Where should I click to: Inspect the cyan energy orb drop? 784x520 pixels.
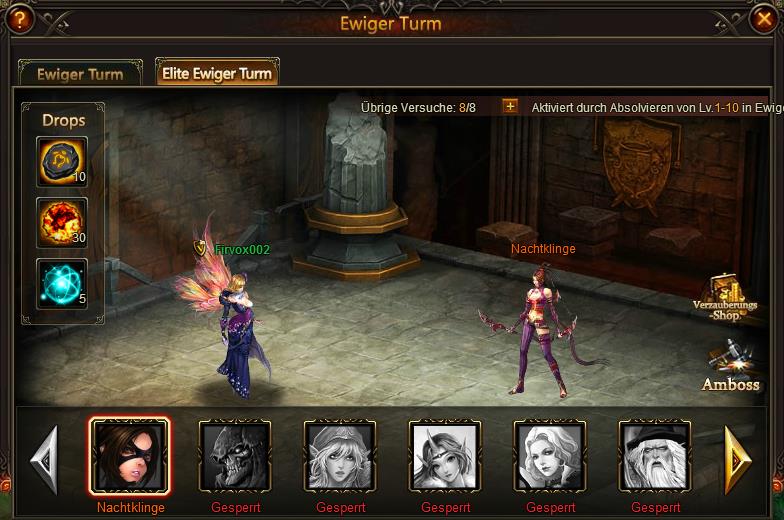pyautogui.click(x=61, y=283)
